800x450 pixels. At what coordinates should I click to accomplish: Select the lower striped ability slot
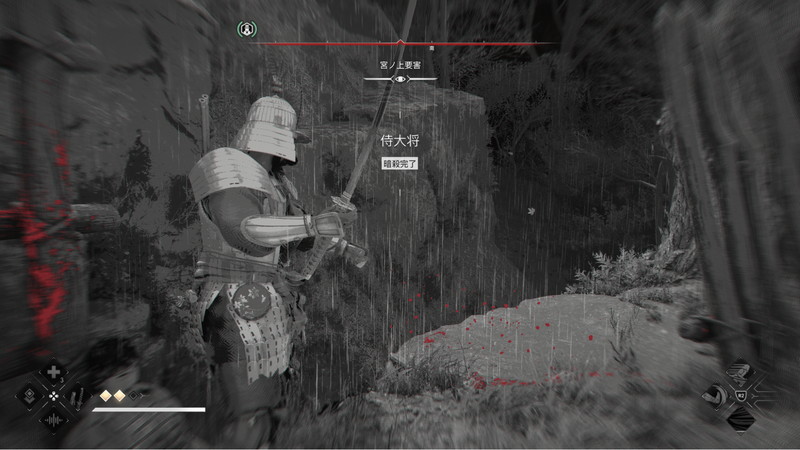point(740,418)
